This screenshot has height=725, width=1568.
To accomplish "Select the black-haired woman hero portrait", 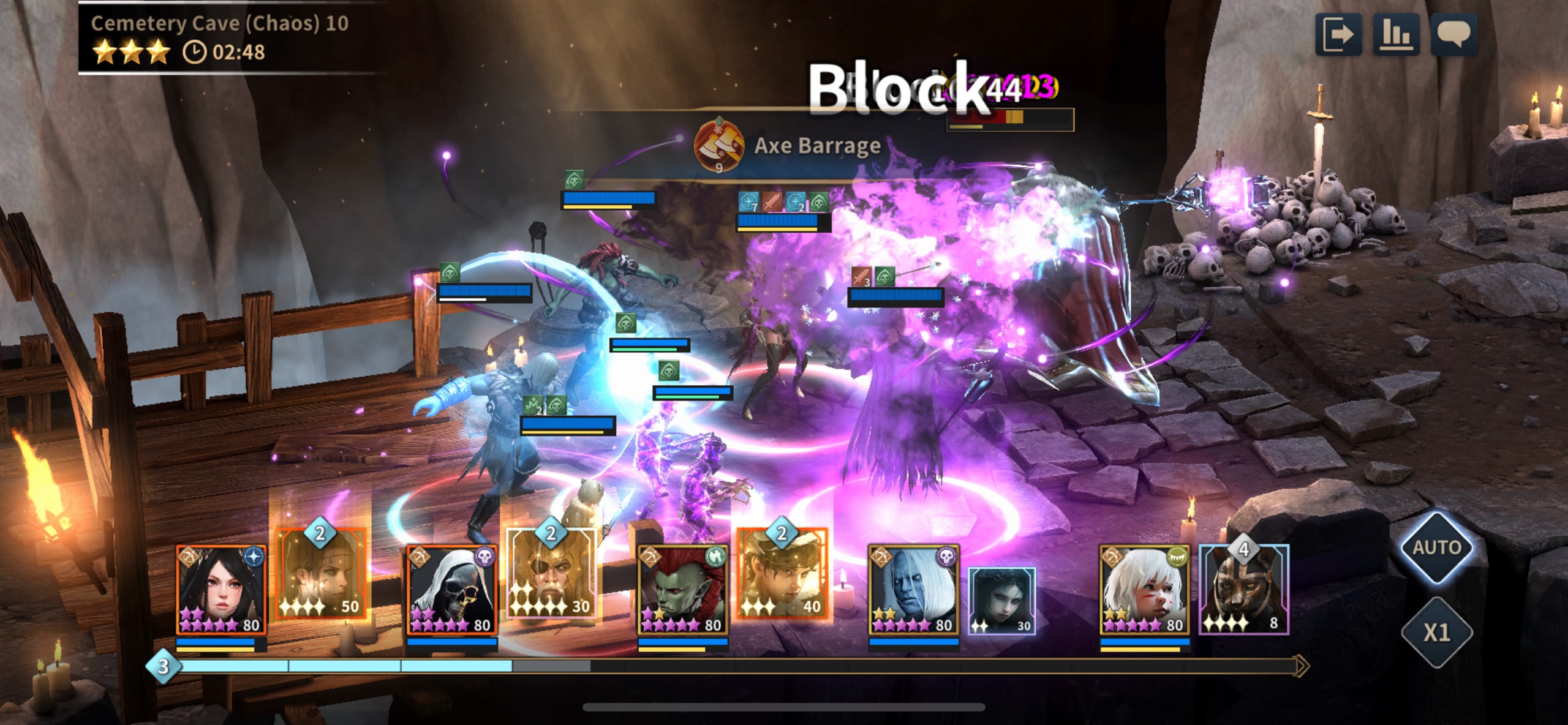I will pos(221,589).
